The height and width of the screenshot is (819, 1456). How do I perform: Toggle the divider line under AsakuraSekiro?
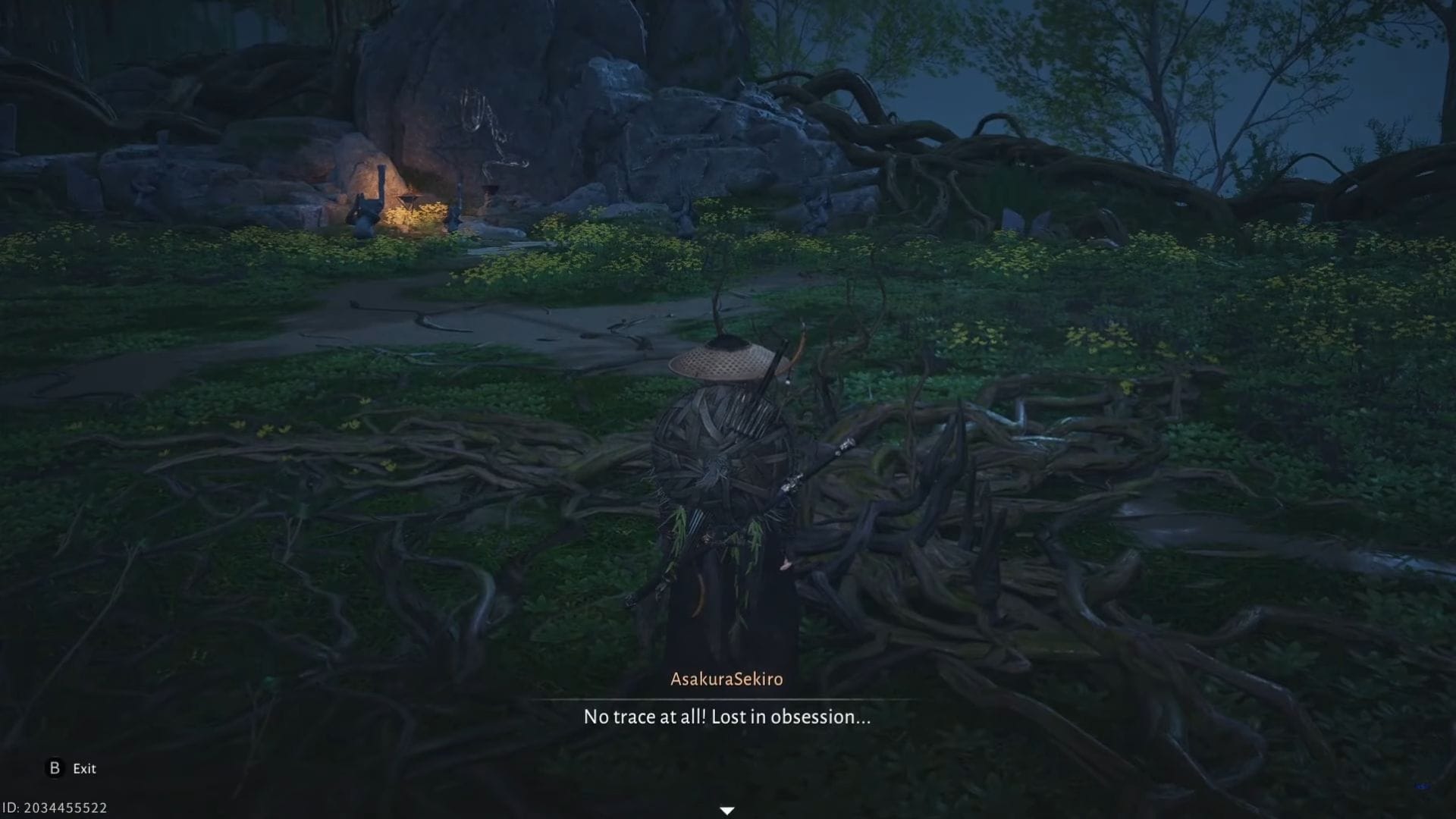[x=726, y=698]
